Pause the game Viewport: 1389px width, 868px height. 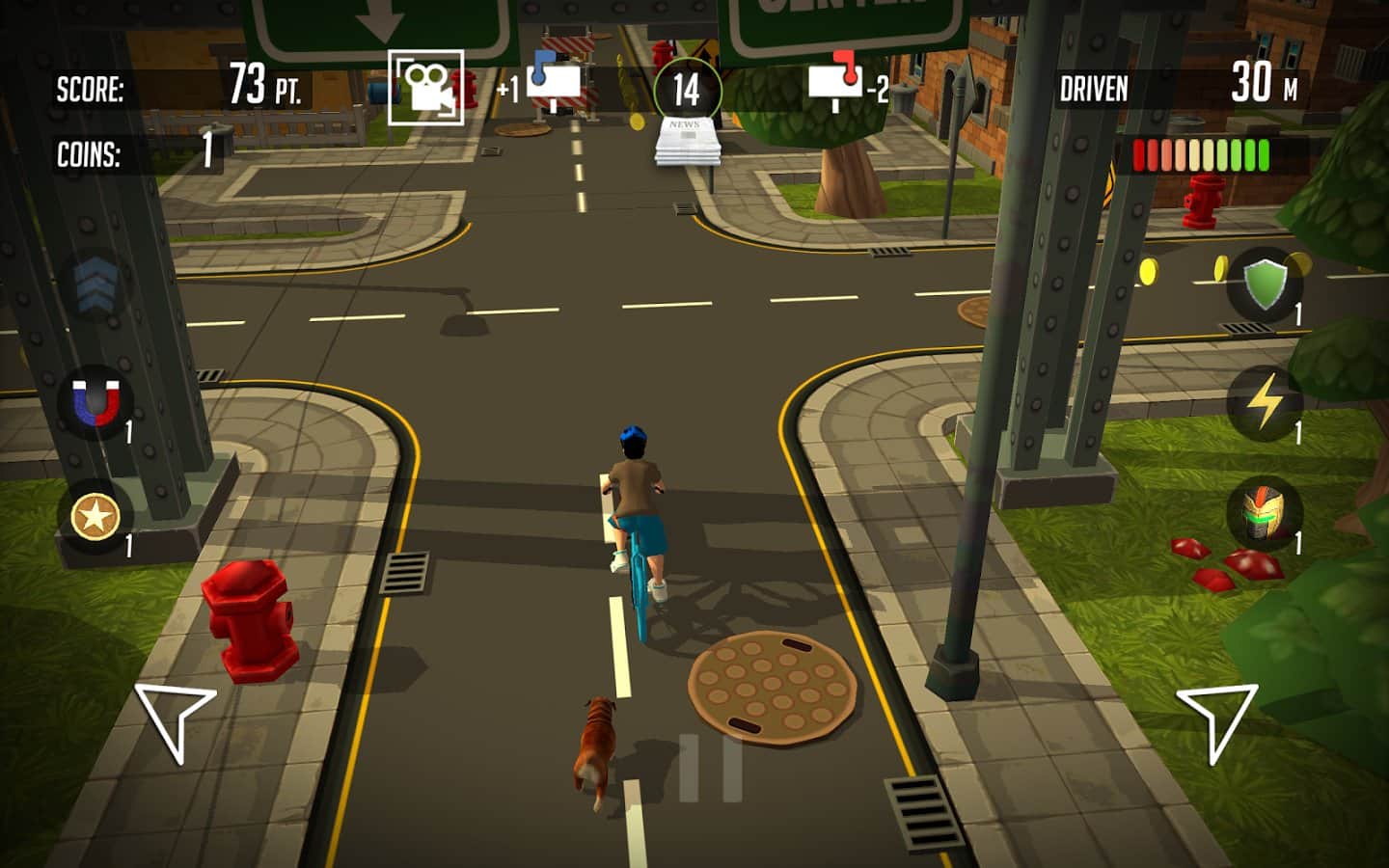tap(710, 768)
